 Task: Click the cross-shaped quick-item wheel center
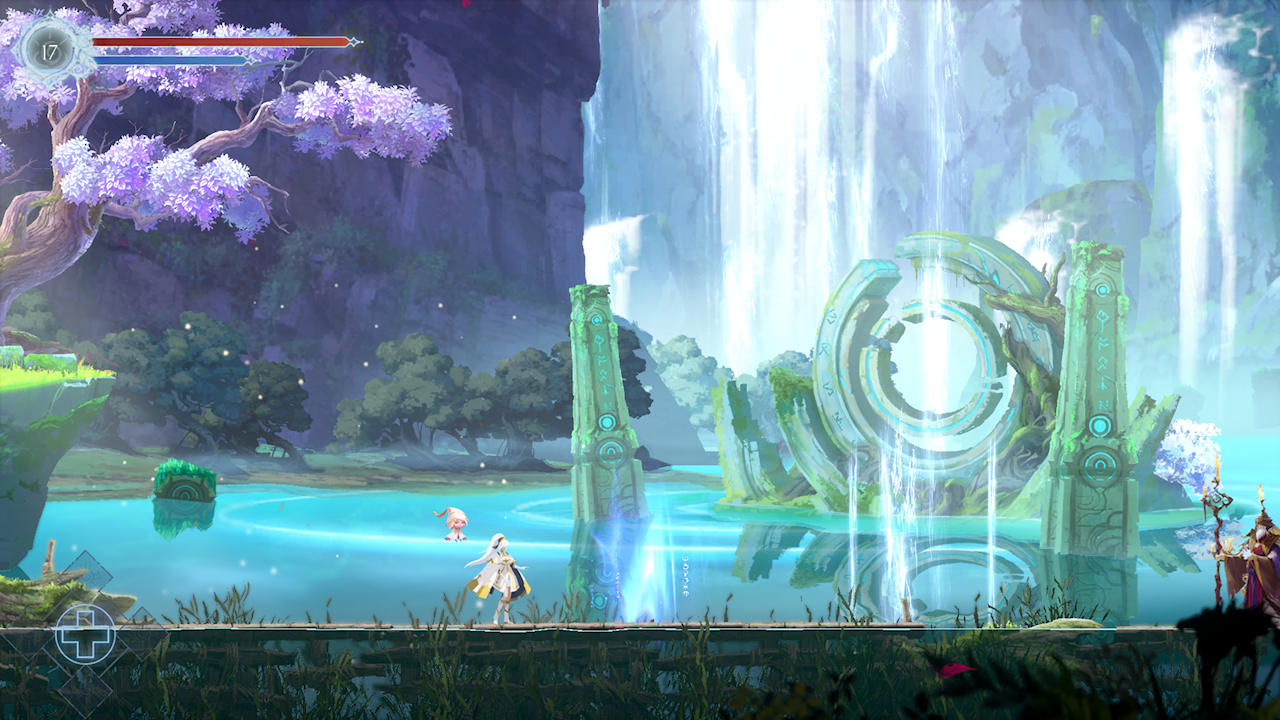[x=85, y=633]
